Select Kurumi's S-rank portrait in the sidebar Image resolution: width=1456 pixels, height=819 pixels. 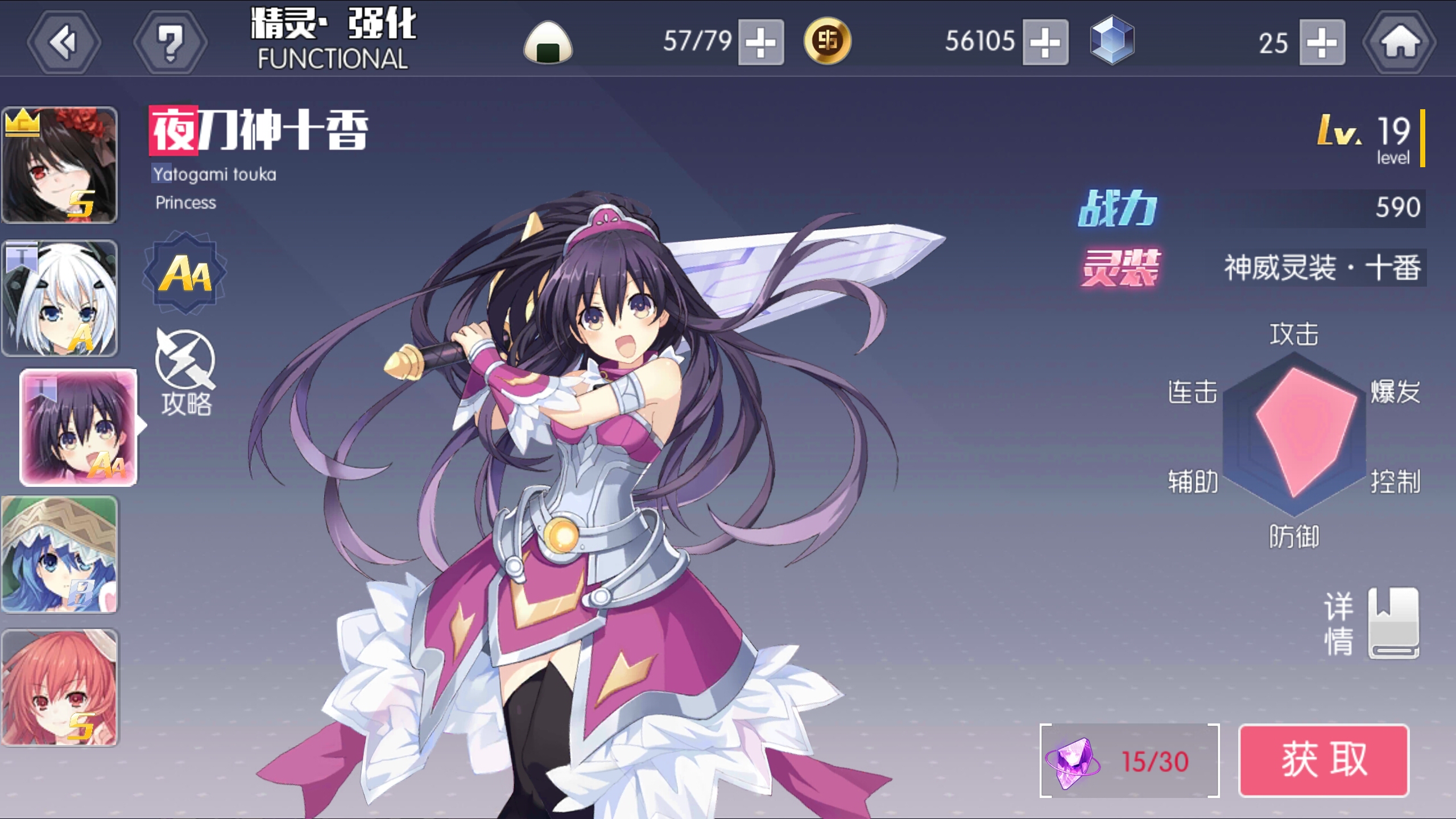60,164
